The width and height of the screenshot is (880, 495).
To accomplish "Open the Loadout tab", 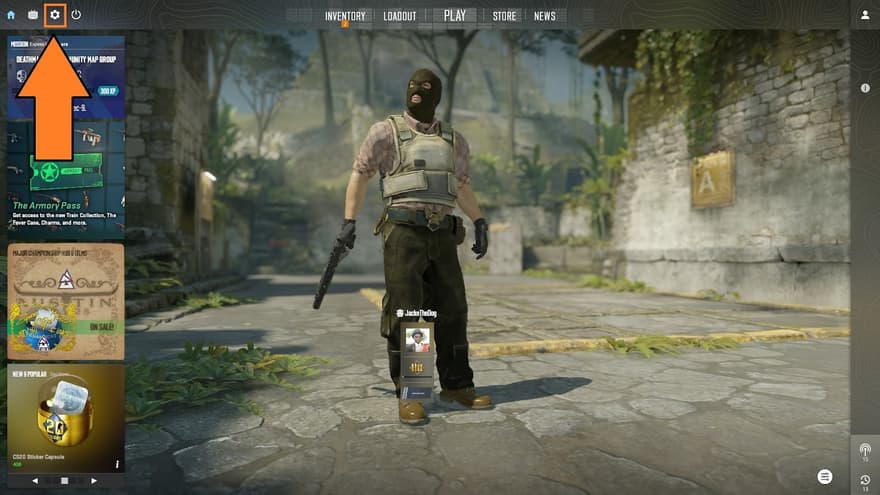I will click(400, 16).
